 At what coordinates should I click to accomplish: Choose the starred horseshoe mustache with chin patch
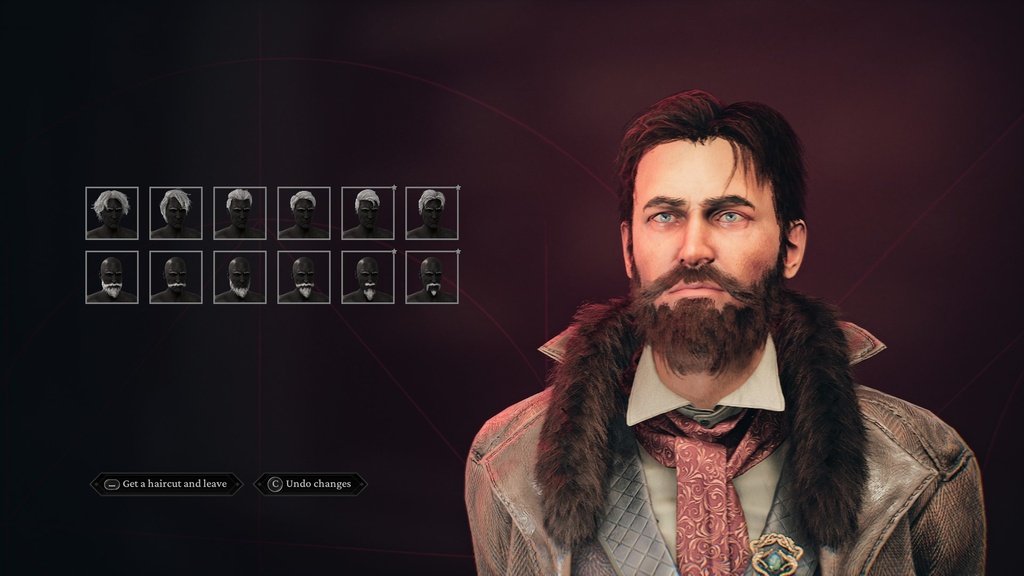(432, 277)
